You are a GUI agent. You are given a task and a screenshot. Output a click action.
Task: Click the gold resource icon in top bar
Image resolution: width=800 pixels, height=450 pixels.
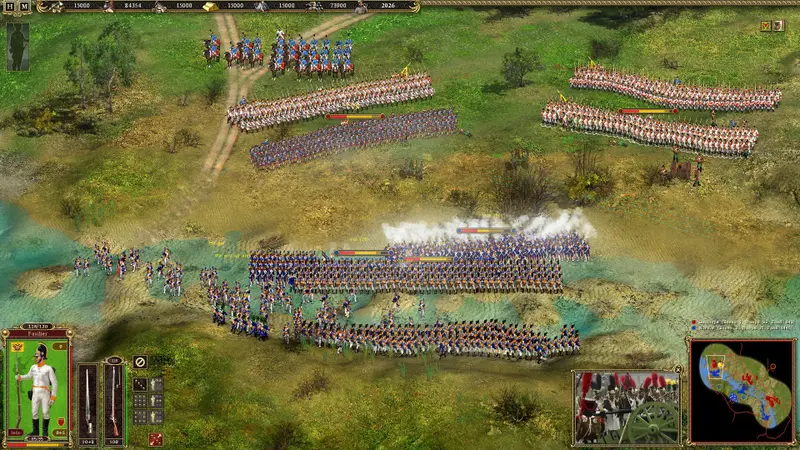[x=212, y=7]
